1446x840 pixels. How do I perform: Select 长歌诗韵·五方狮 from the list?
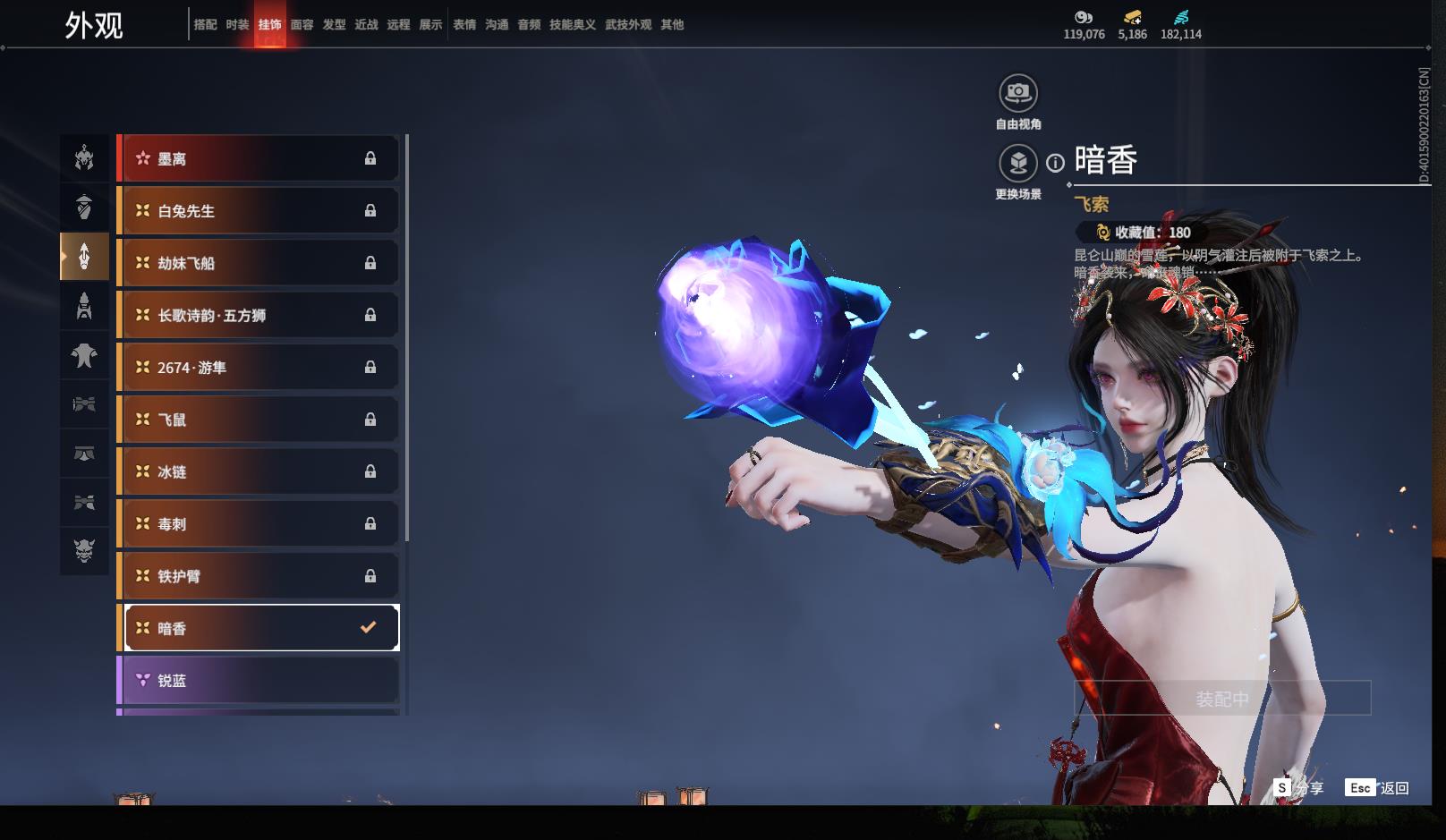[x=258, y=315]
